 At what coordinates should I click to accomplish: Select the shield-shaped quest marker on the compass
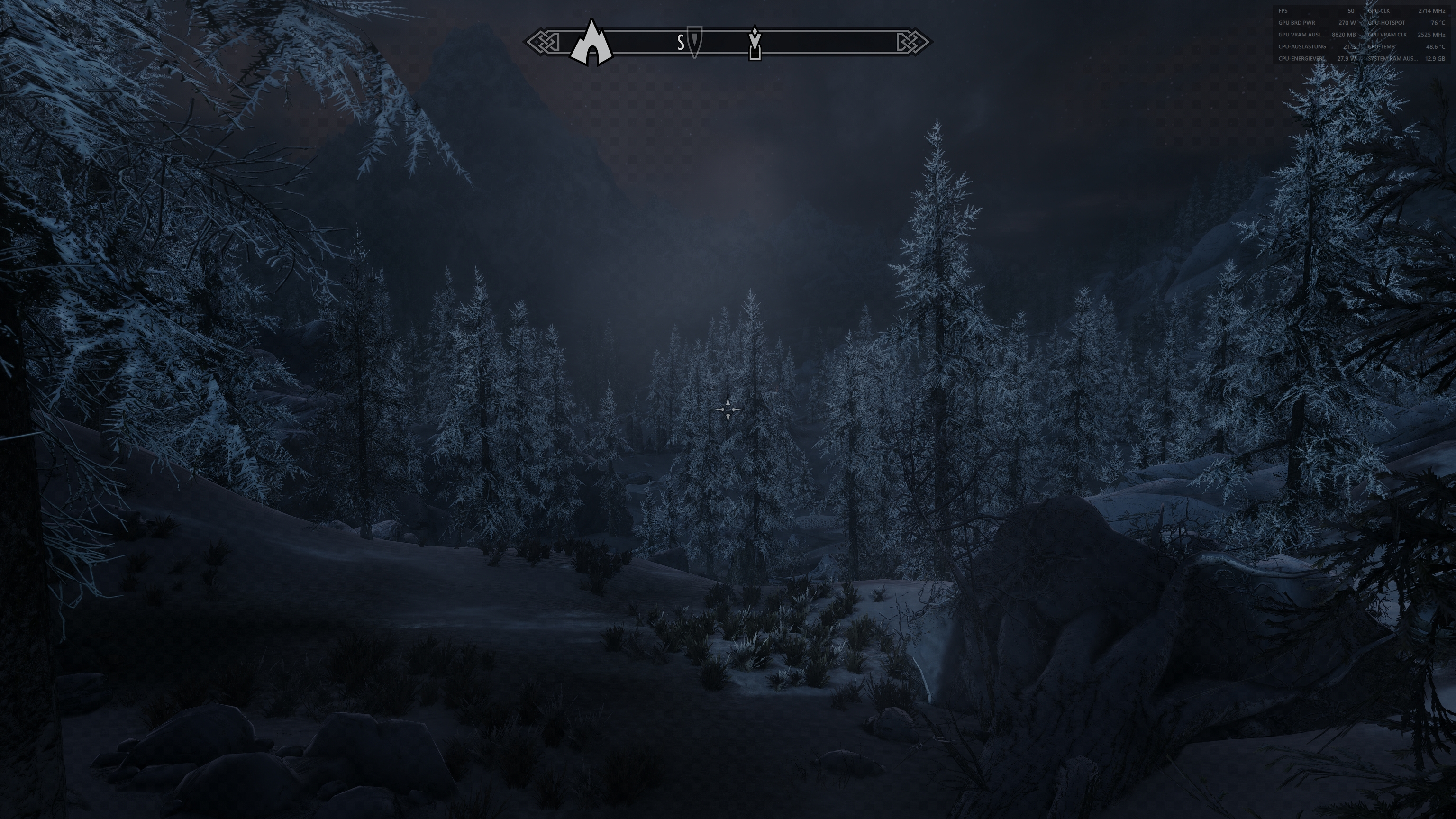coord(694,41)
